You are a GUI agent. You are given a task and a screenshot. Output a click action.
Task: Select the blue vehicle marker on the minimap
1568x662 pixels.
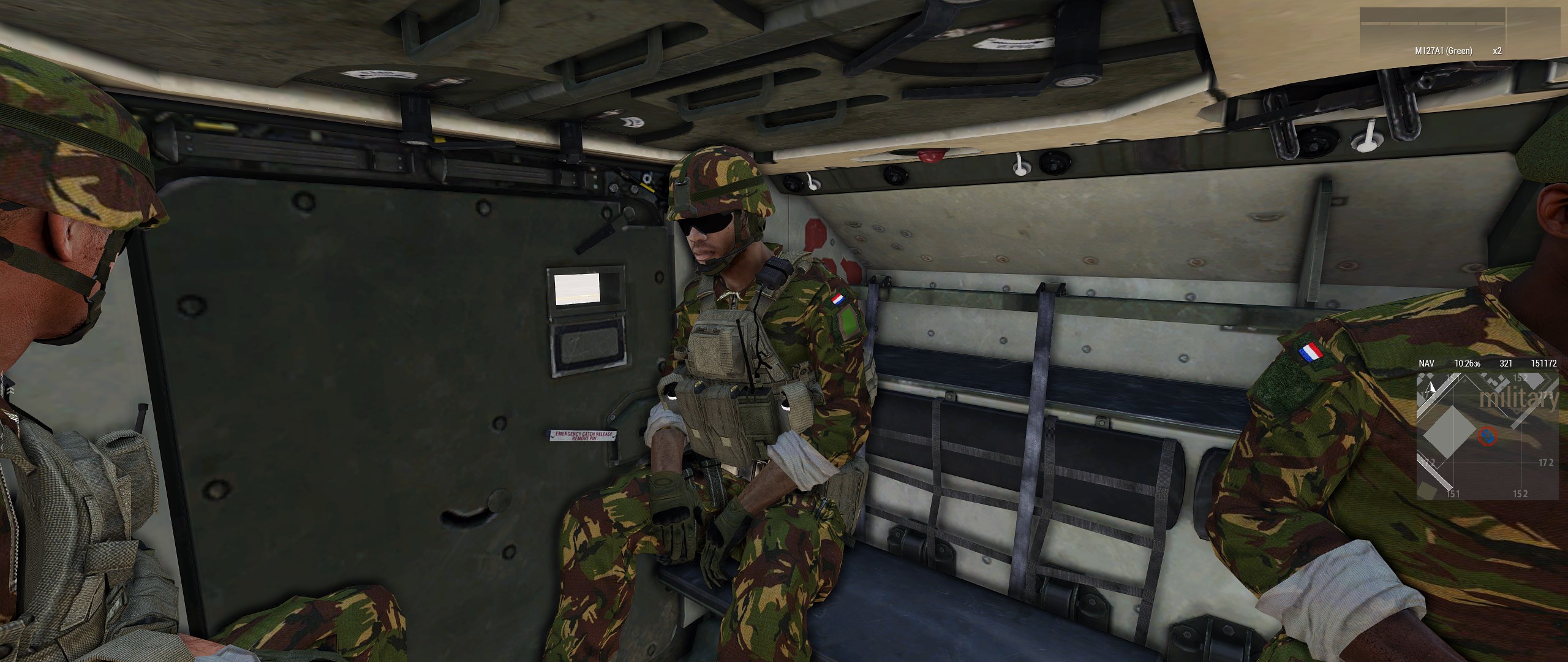(1487, 436)
